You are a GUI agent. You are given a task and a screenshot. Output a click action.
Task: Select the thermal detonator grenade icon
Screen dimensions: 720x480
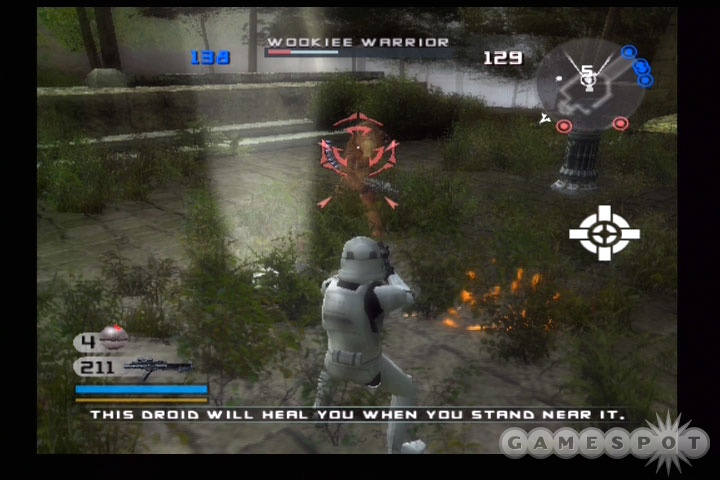(x=113, y=340)
